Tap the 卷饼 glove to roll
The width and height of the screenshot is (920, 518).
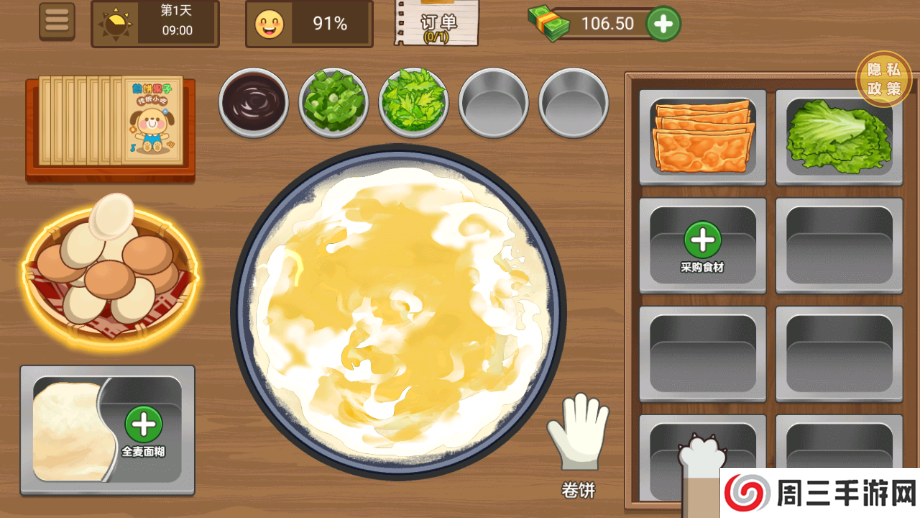pyautogui.click(x=578, y=436)
